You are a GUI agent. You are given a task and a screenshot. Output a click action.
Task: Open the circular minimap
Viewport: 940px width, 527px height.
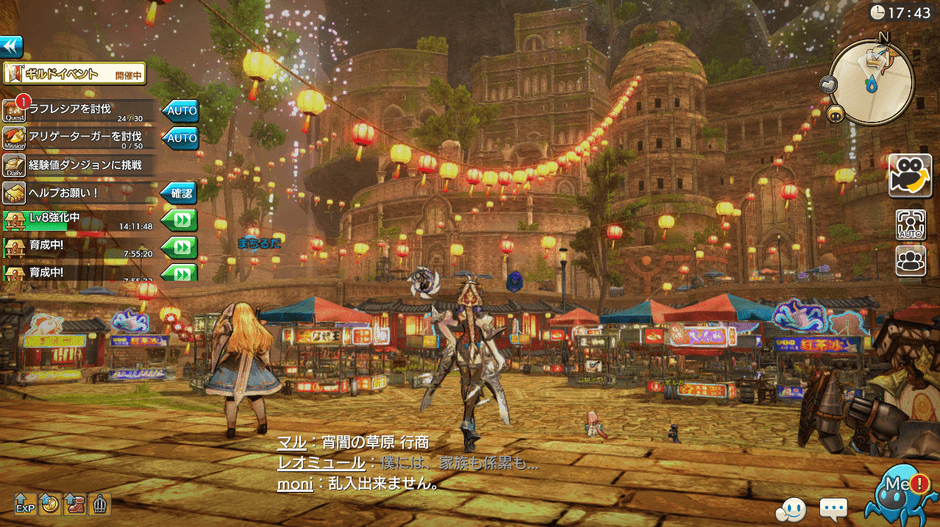pyautogui.click(x=873, y=81)
